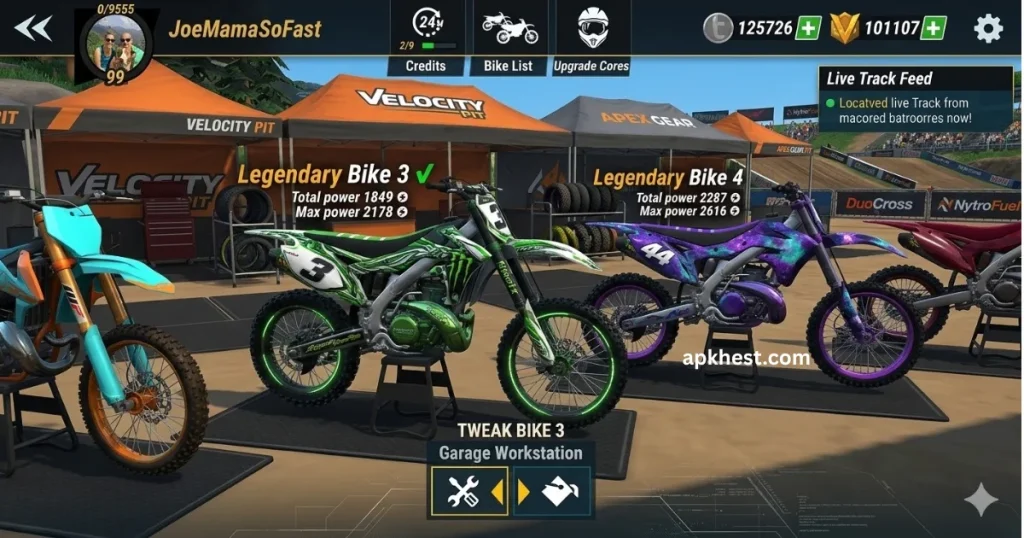Open Upgrade Cores
1024x538 pixels.
click(593, 38)
